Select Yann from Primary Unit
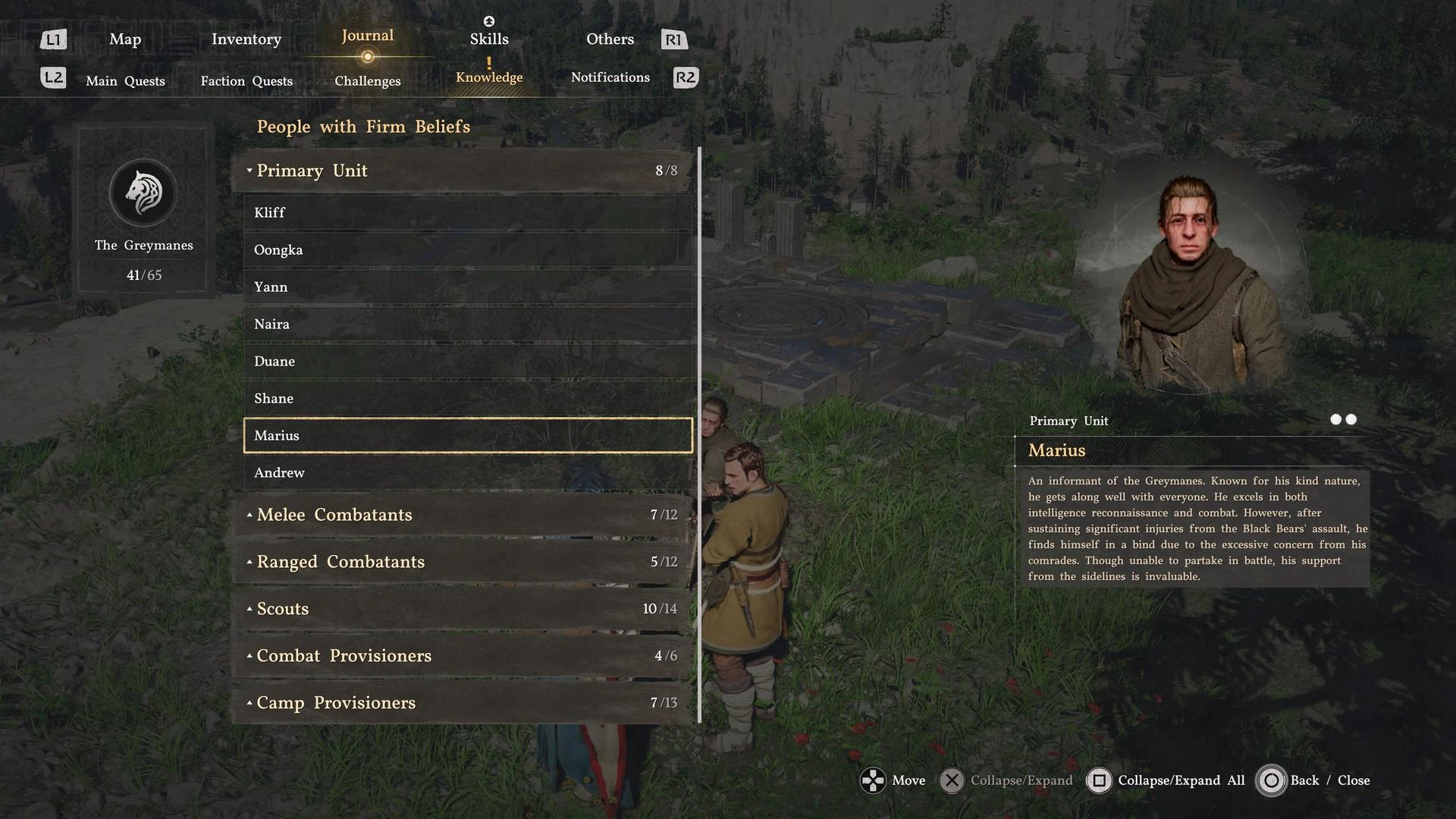1456x819 pixels. pyautogui.click(x=467, y=287)
